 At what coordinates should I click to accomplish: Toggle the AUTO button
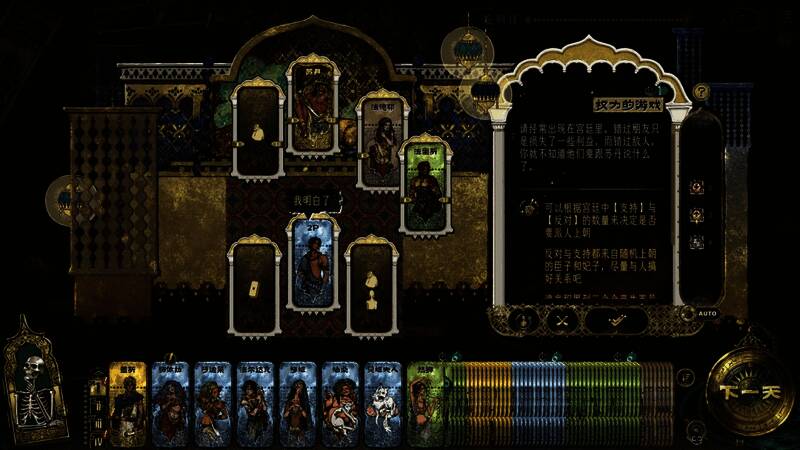707,314
